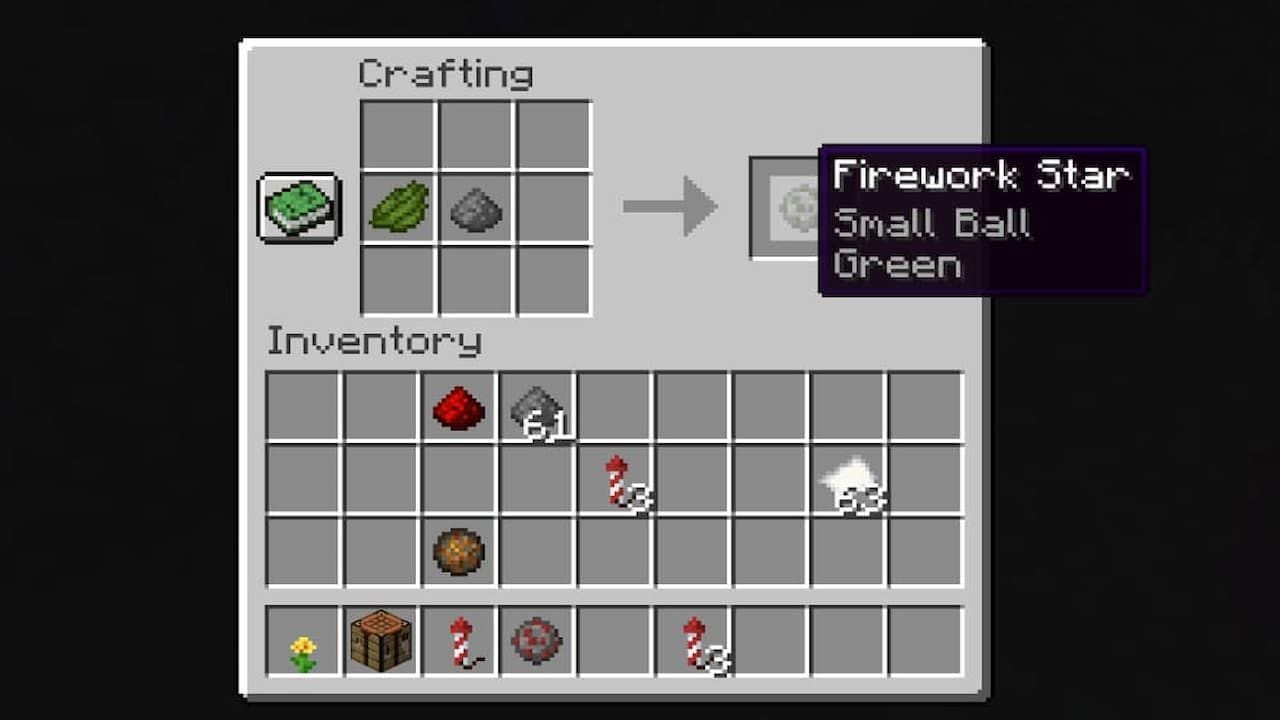Select the dandelion in the hotbar
Viewport: 1280px width, 720px height.
pos(303,641)
